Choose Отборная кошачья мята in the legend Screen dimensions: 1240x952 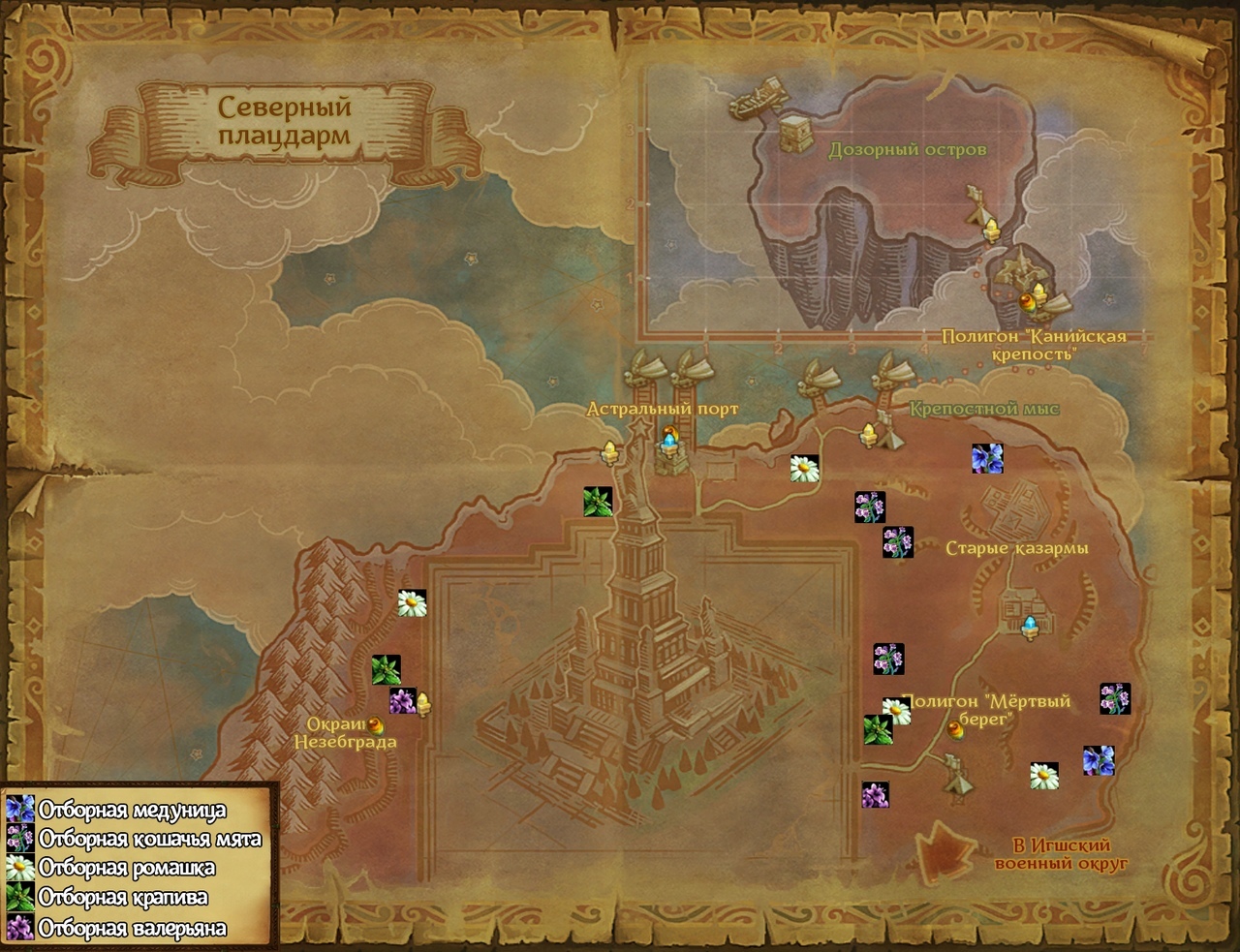tap(149, 839)
